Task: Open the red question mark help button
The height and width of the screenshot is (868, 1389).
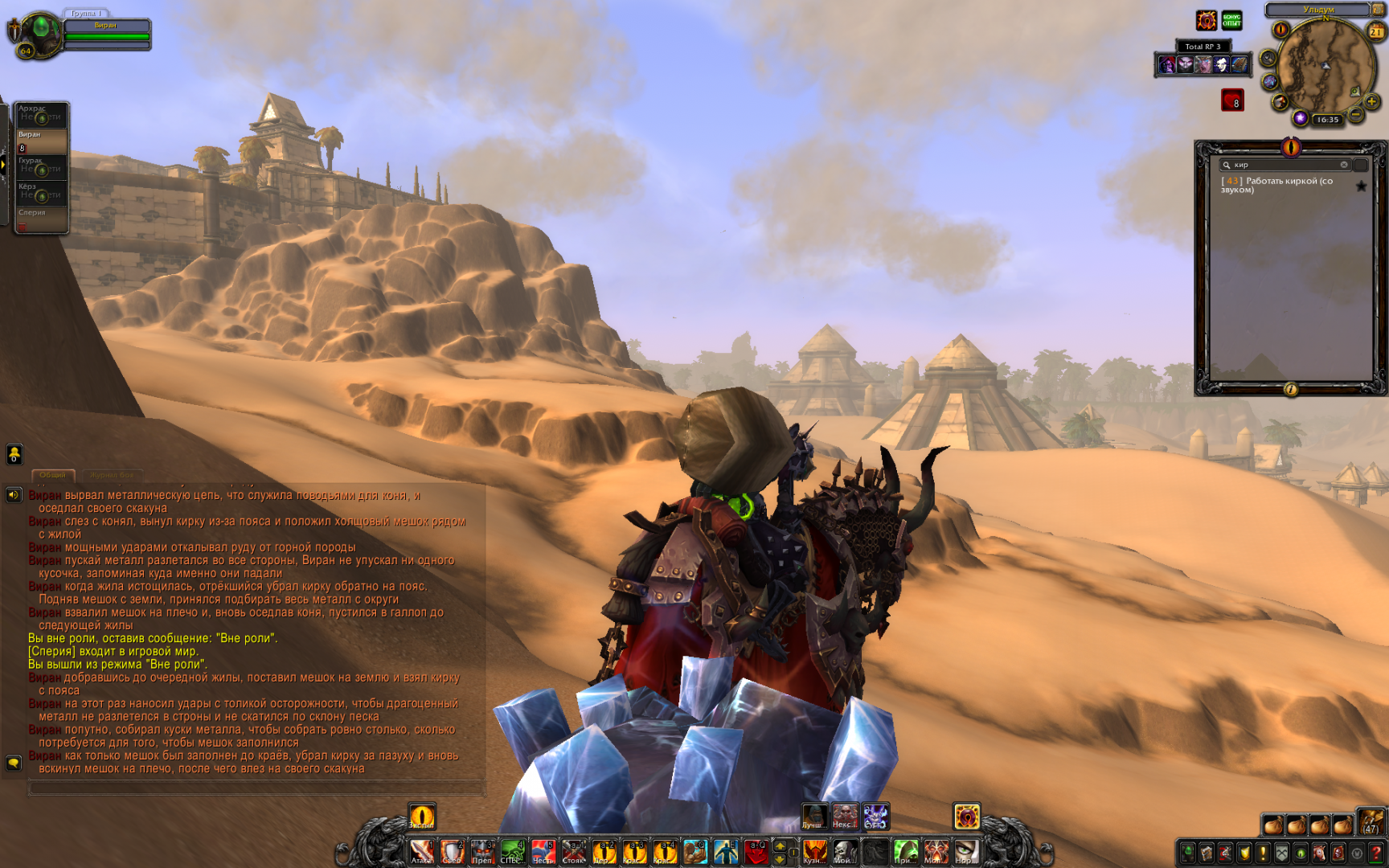Action: click(1375, 853)
